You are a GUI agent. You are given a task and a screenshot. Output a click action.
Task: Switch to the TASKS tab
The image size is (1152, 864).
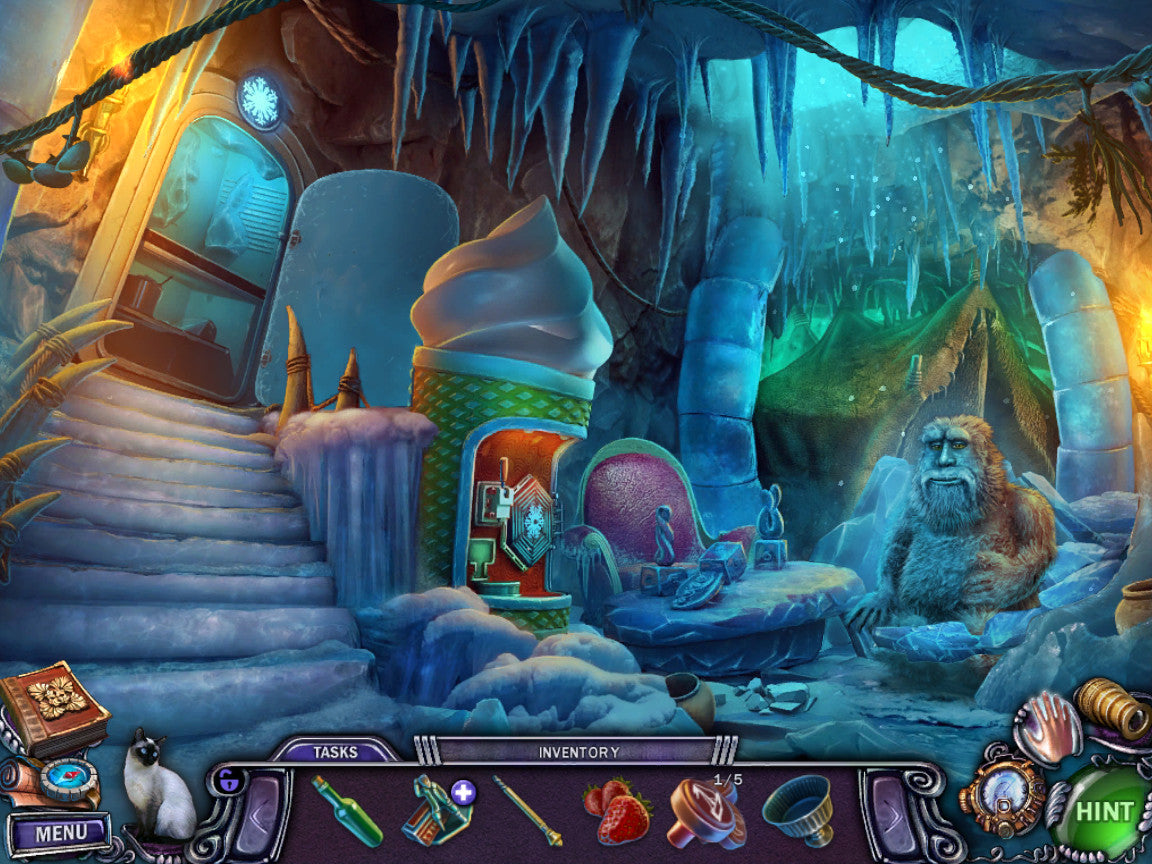[335, 752]
